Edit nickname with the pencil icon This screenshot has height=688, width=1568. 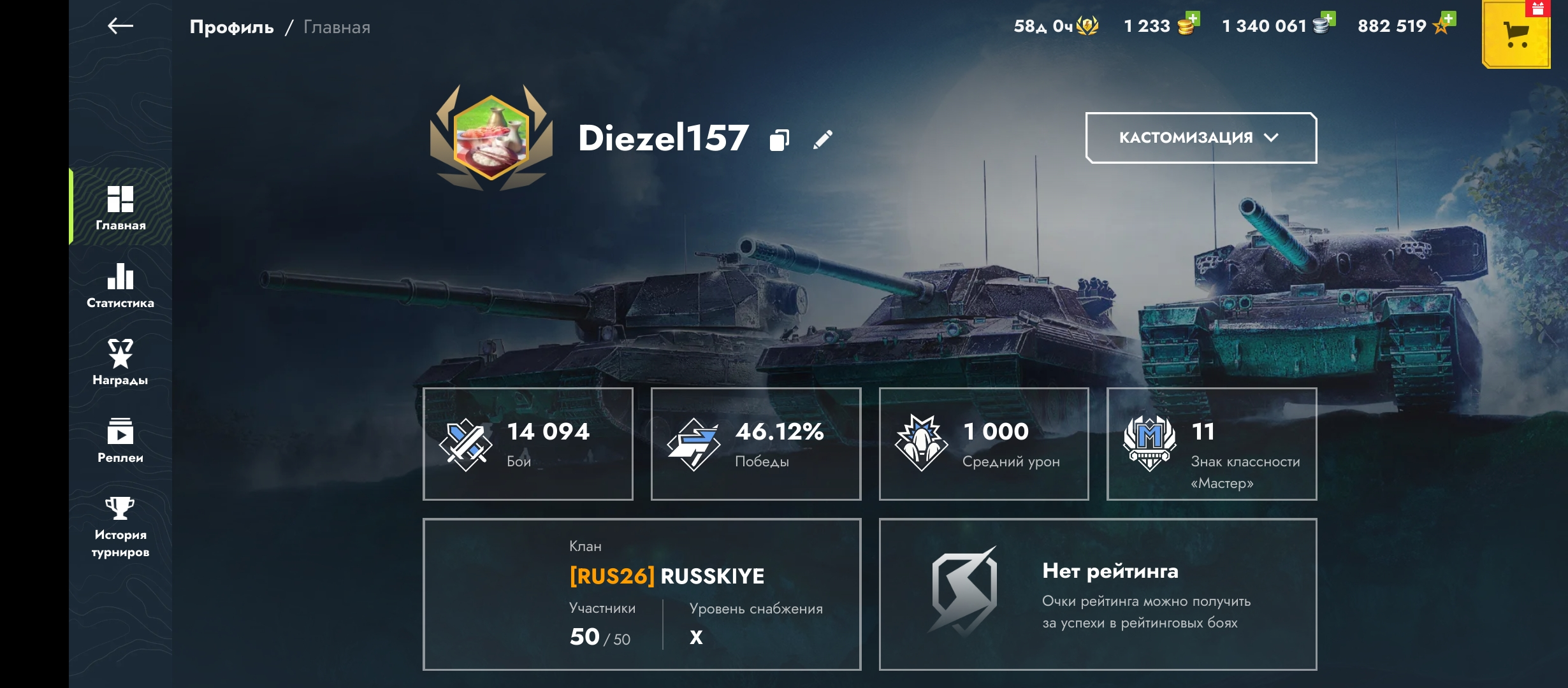pos(823,140)
